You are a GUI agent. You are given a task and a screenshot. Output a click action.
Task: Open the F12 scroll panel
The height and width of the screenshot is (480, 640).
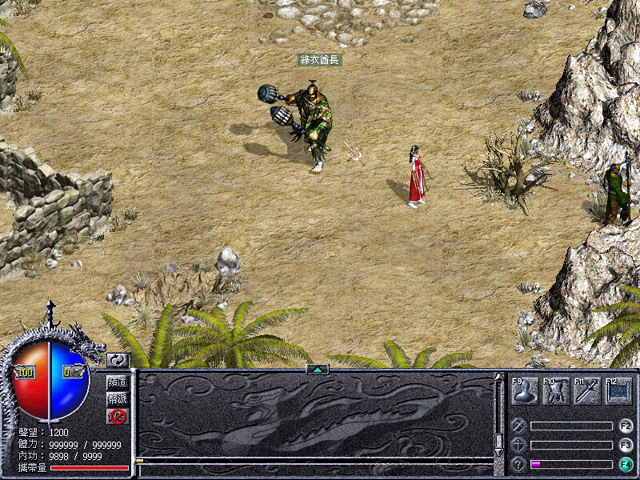pos(618,391)
